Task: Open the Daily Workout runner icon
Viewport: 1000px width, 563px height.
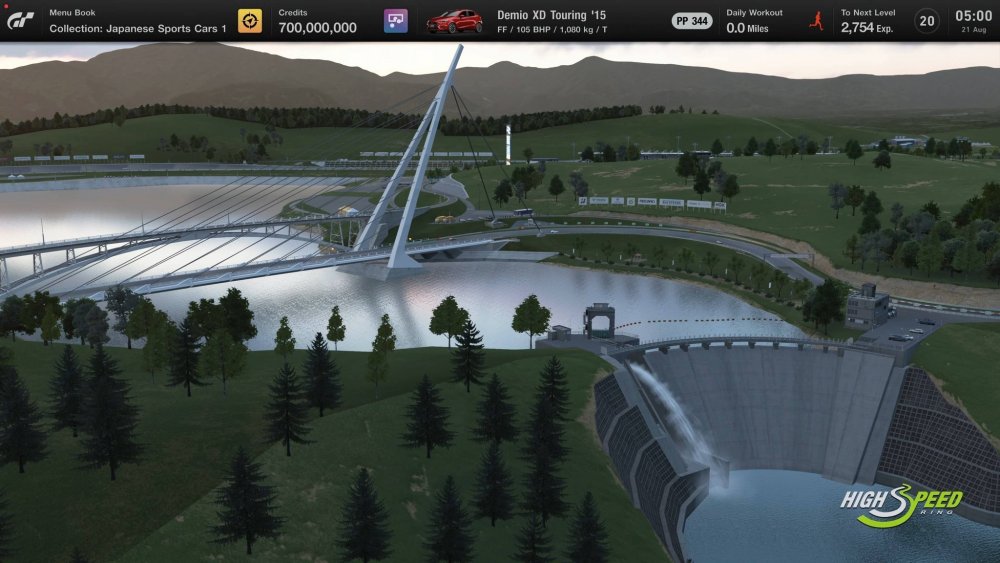Action: coord(816,21)
